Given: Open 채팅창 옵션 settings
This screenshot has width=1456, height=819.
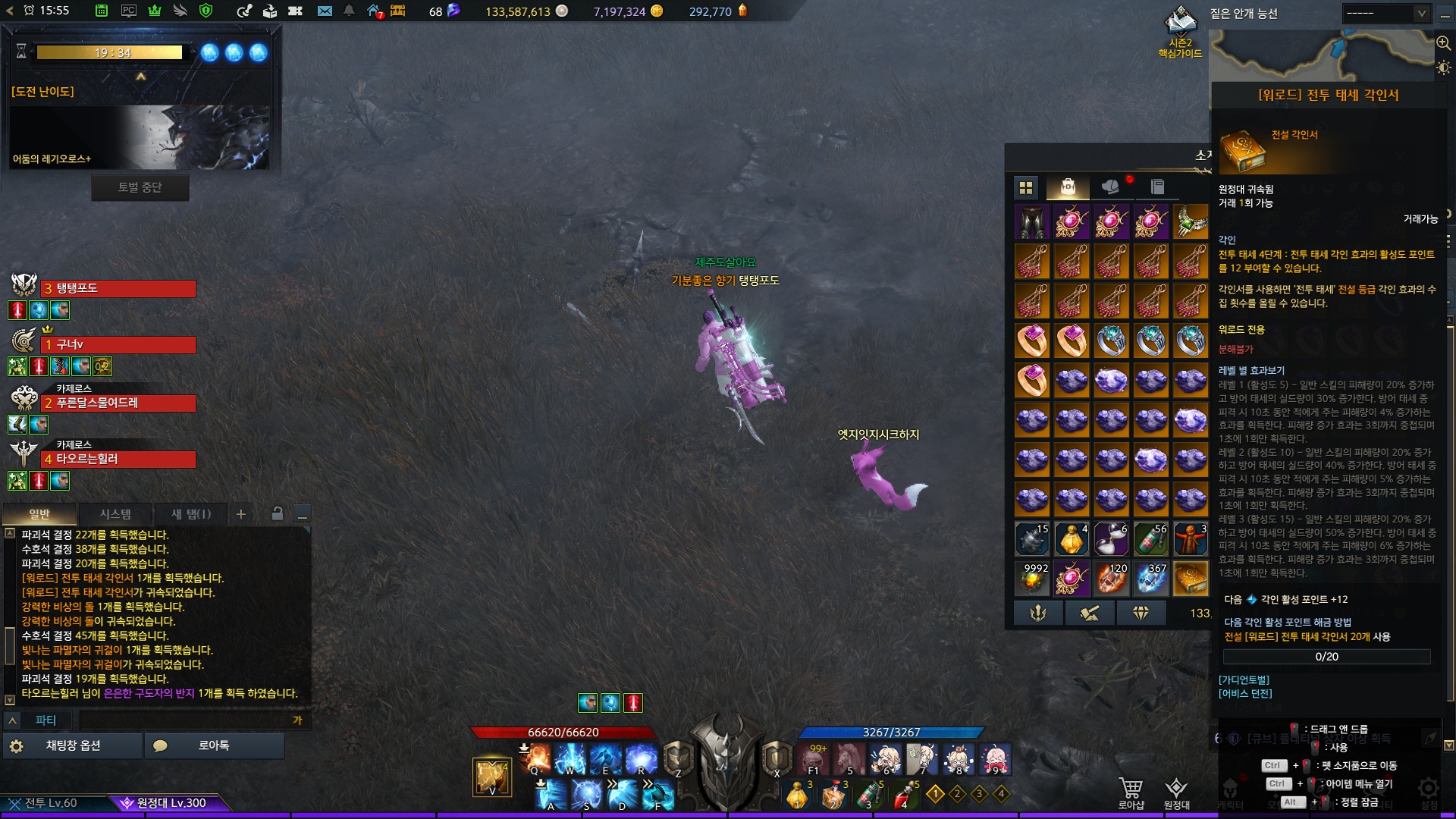Looking at the screenshot, I should point(73,745).
